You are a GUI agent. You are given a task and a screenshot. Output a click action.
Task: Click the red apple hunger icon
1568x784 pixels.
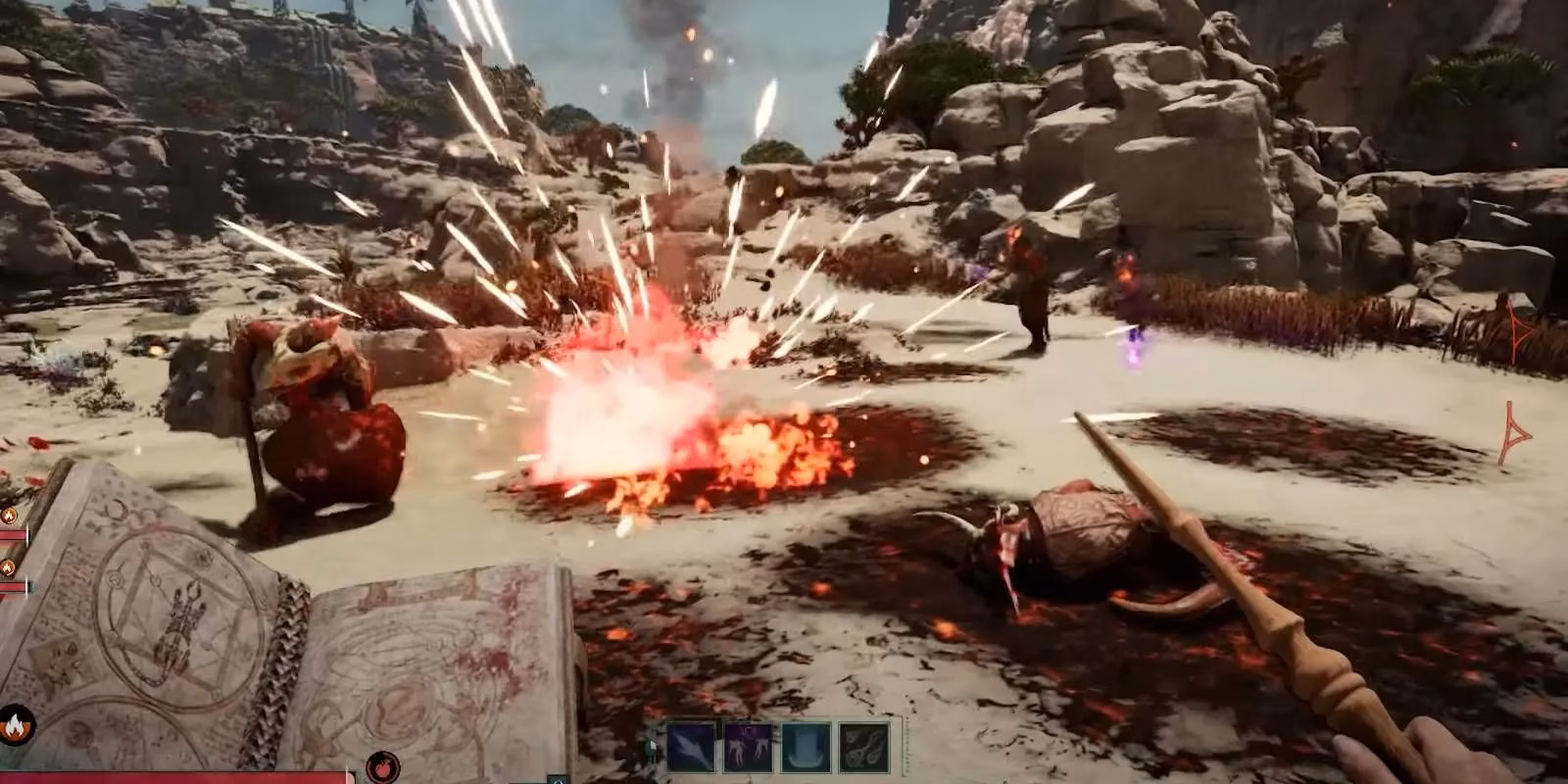tap(382, 768)
